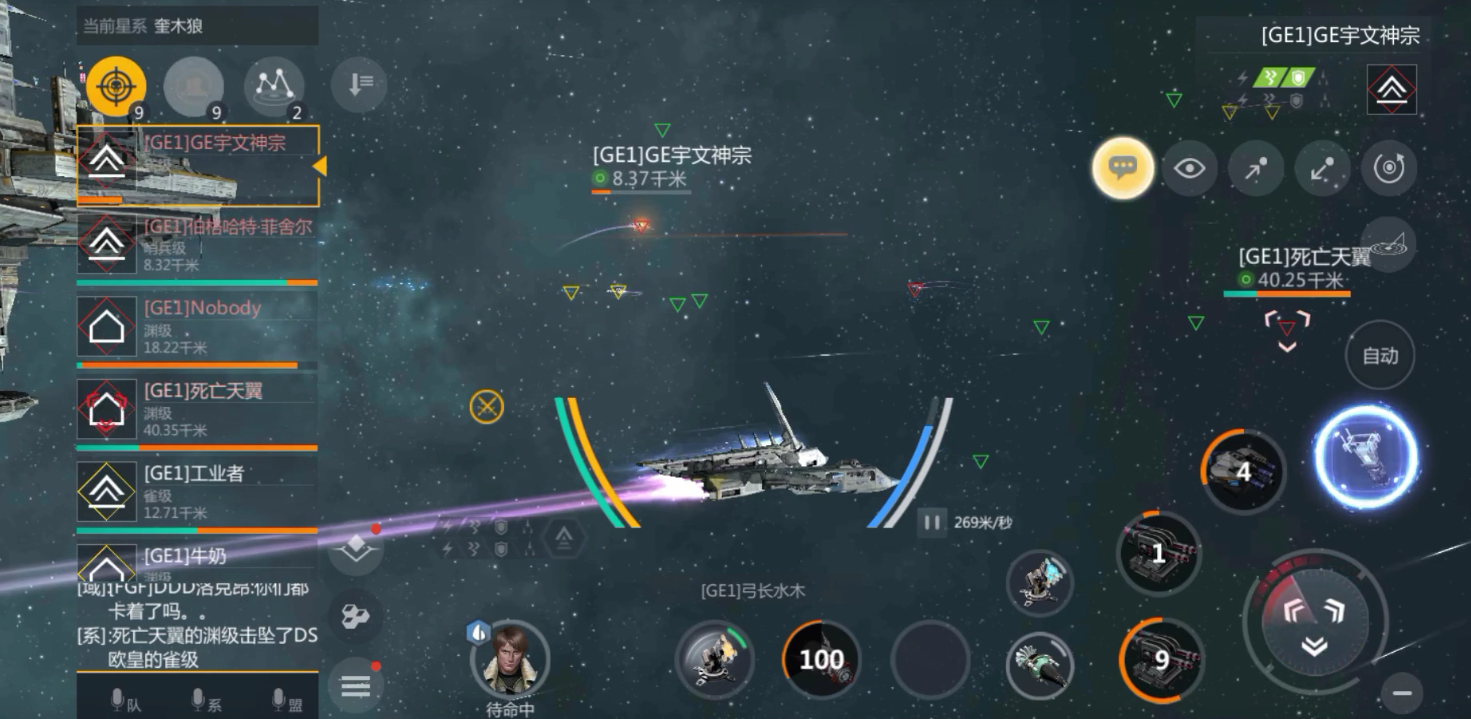This screenshot has height=719, width=1471.
Task: Switch to the star-system route tab
Action: (274, 87)
